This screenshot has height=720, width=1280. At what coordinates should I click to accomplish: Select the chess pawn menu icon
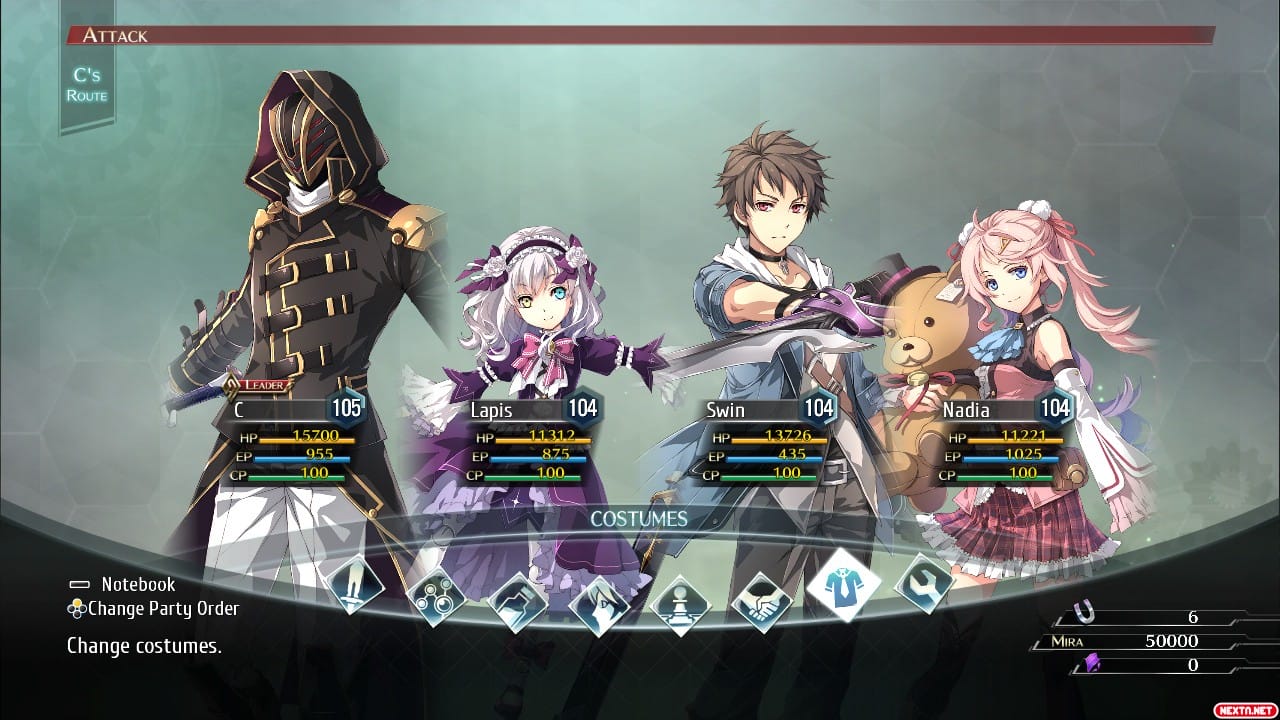pyautogui.click(x=680, y=606)
